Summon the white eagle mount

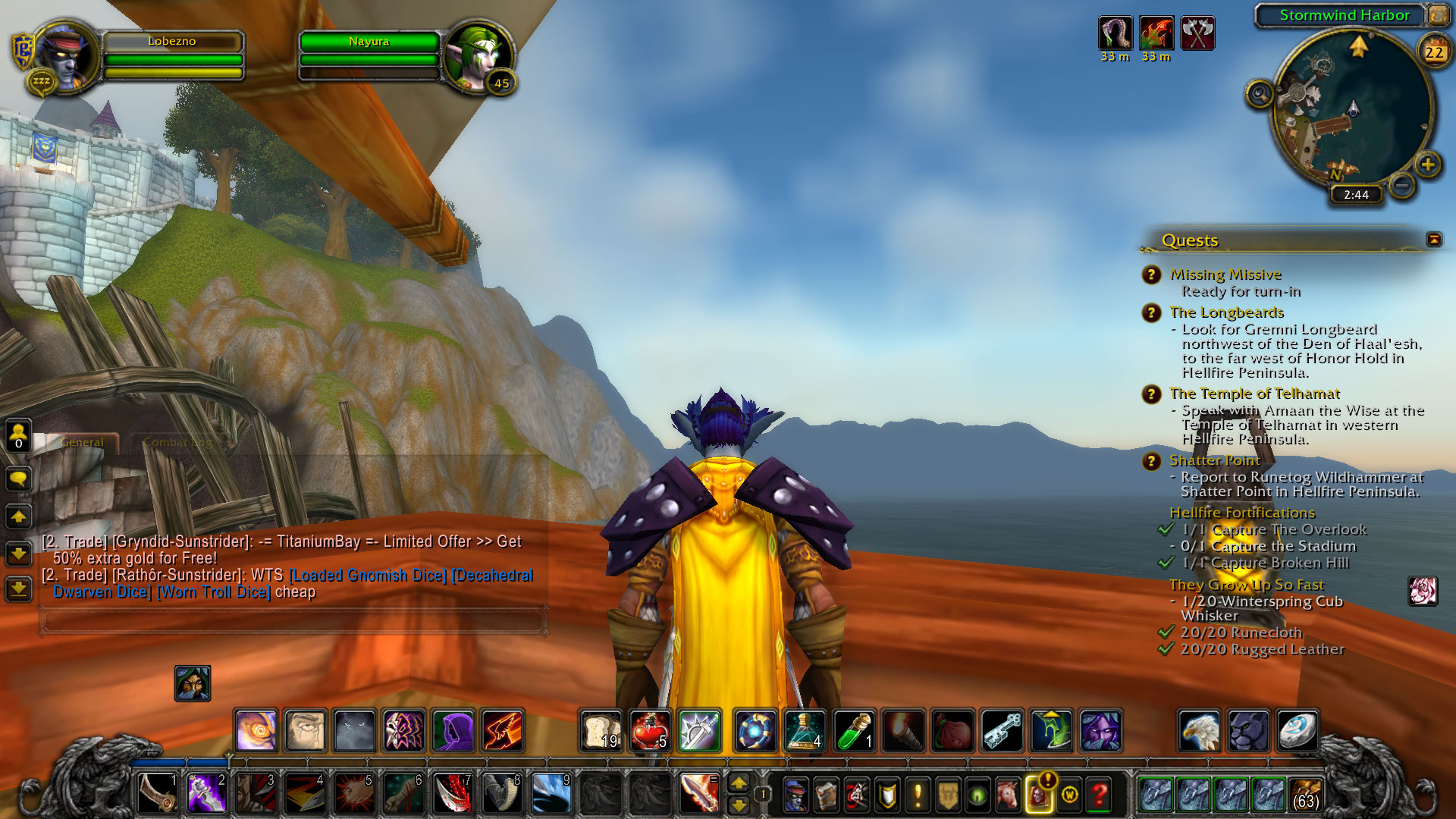tap(1199, 731)
